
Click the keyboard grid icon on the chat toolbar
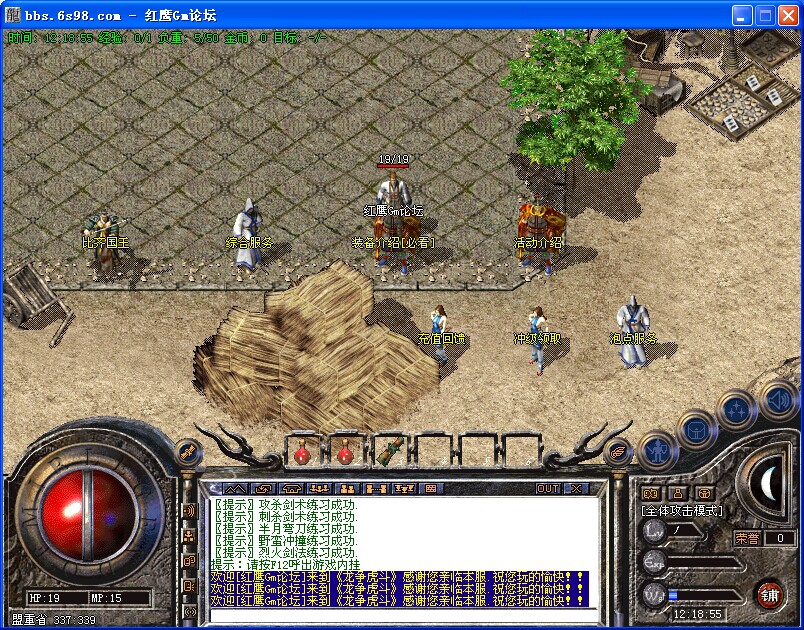tap(431, 488)
